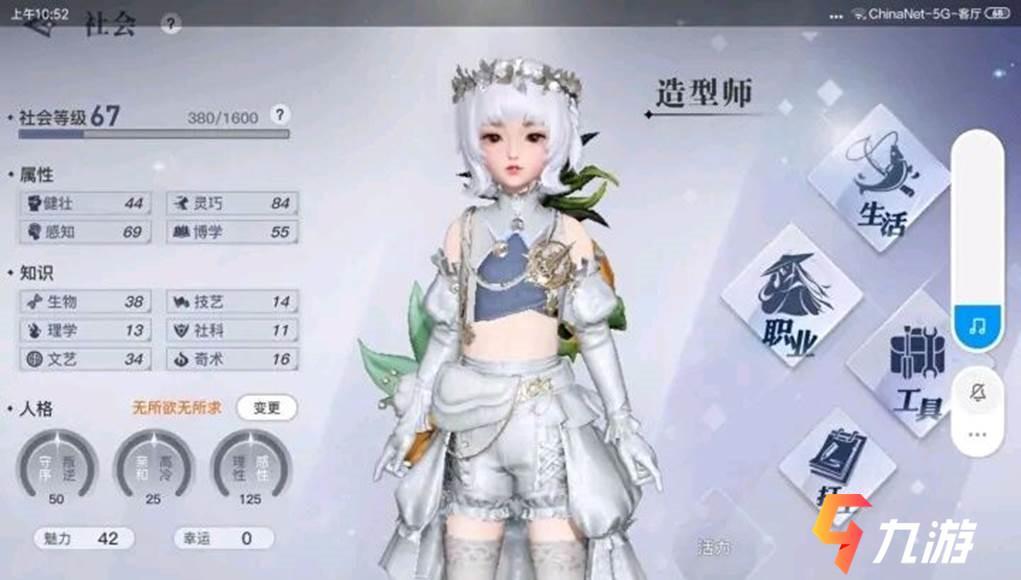Image resolution: width=1021 pixels, height=580 pixels.
Task: Tap the blue music note button
Action: pyautogui.click(x=977, y=327)
